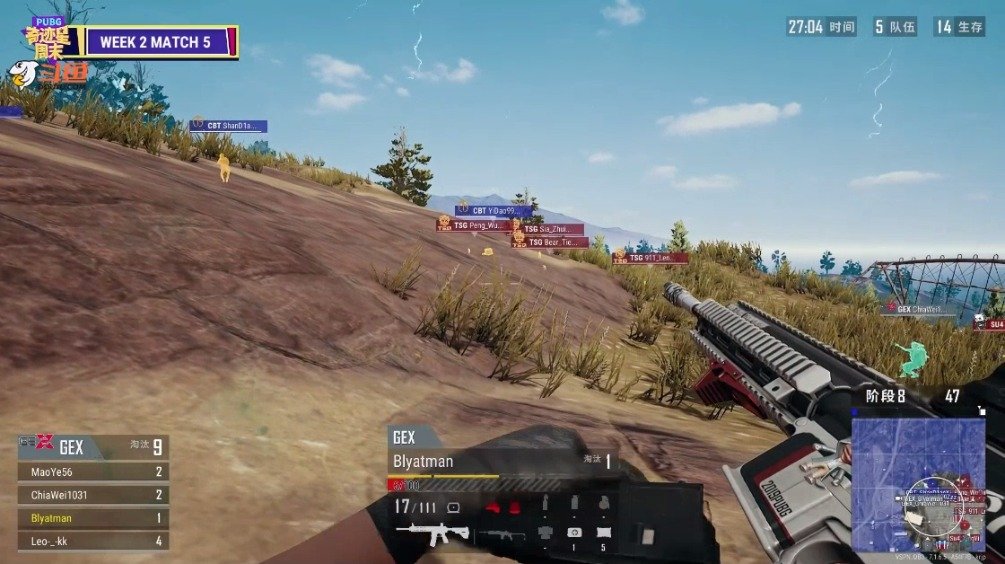Select the dimmed secondary rifle icon

(x=500, y=535)
